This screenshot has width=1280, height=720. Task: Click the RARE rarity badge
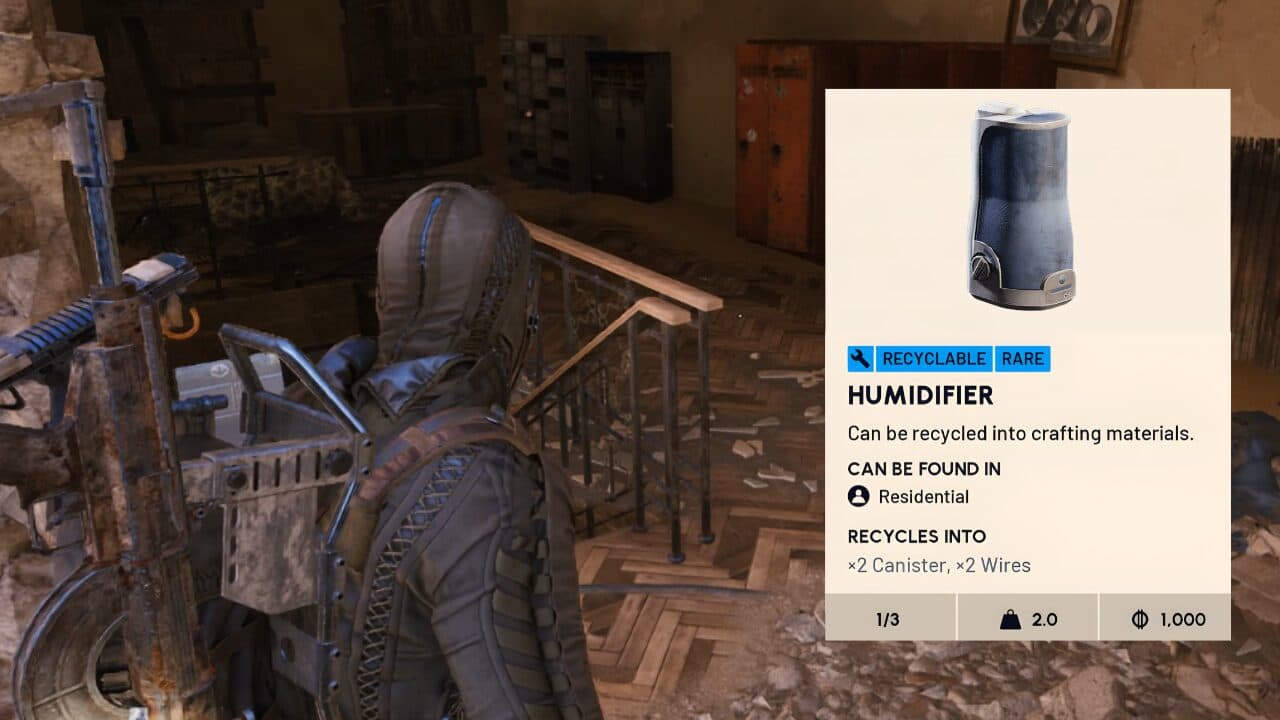click(x=1022, y=358)
